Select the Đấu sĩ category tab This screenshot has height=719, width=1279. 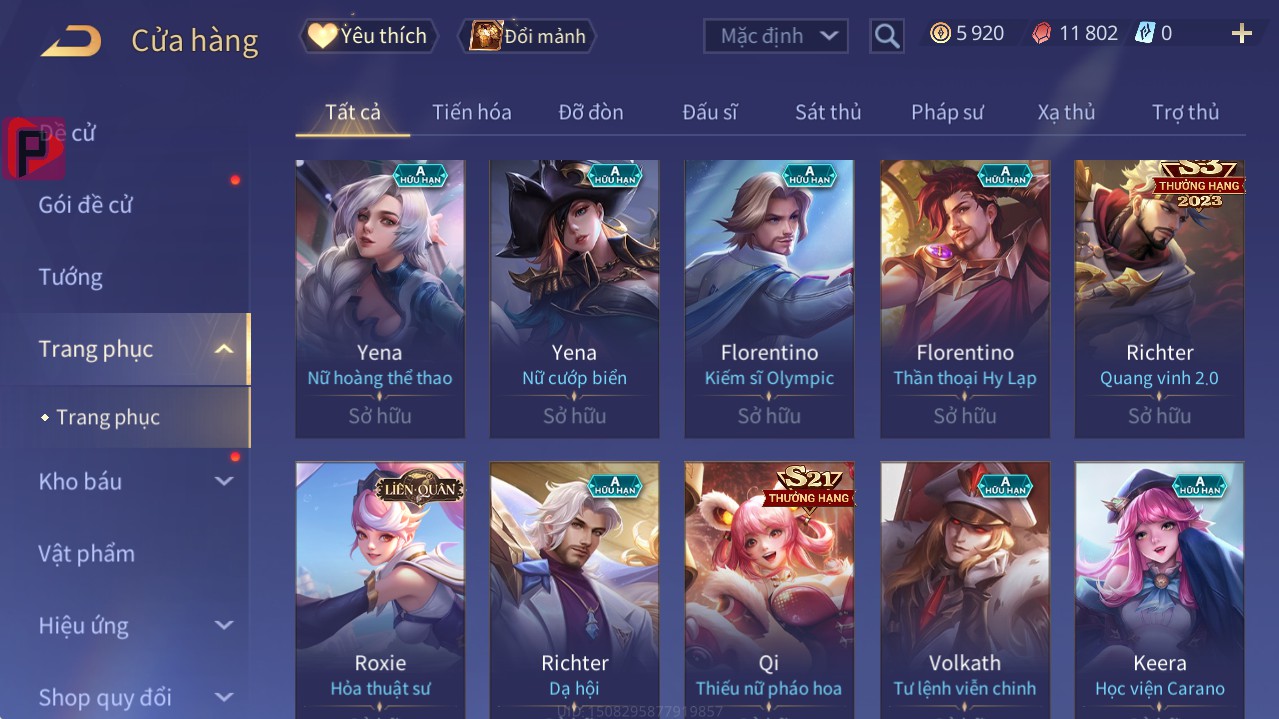click(x=709, y=112)
